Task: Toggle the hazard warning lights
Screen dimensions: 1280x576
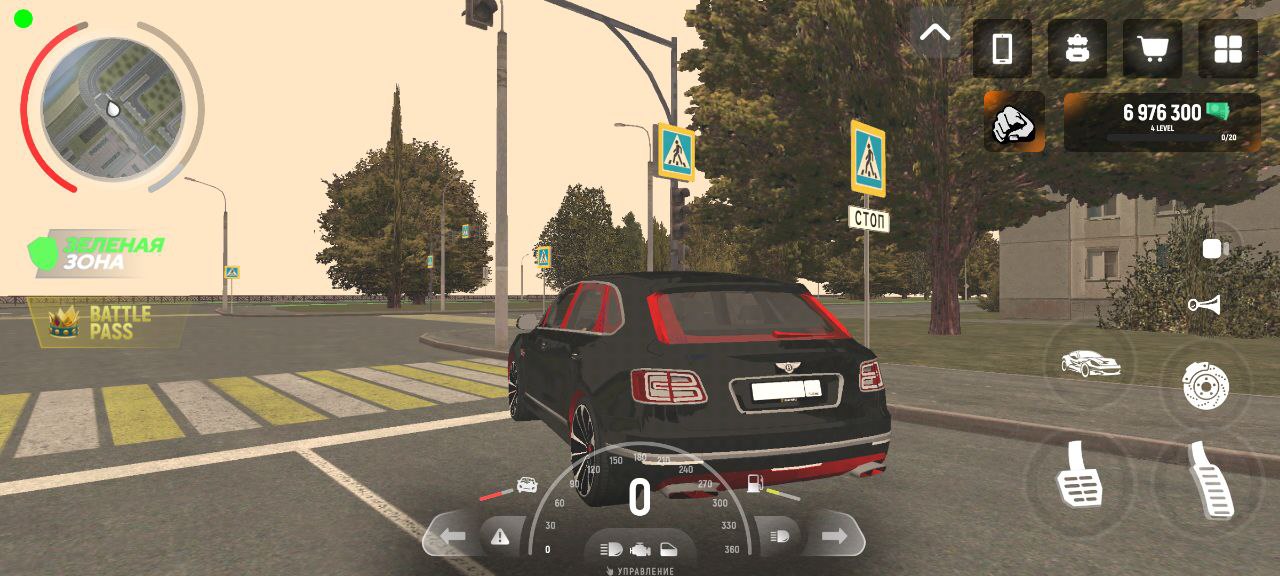Action: click(500, 537)
